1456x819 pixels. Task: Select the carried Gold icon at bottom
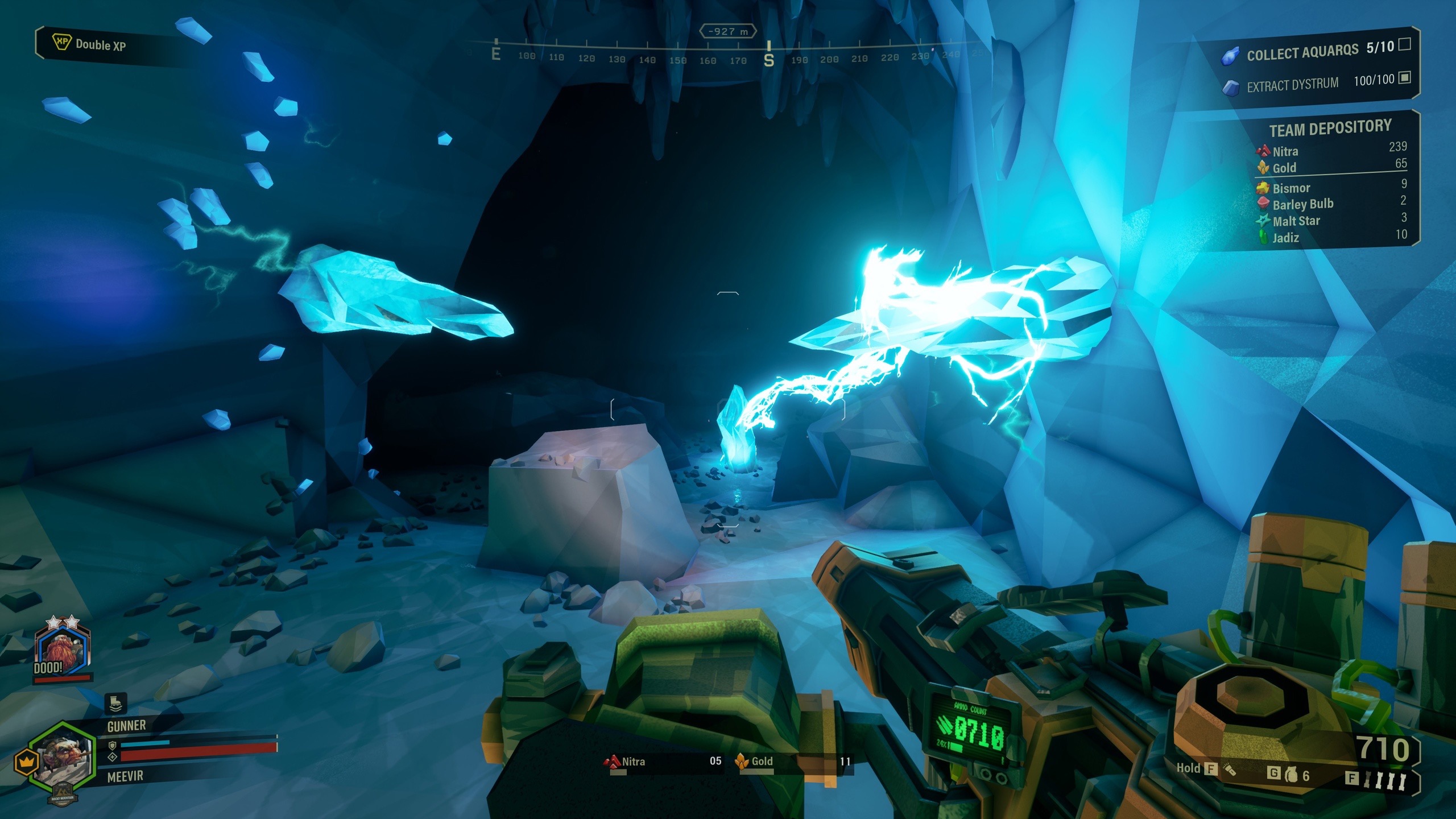click(x=742, y=761)
